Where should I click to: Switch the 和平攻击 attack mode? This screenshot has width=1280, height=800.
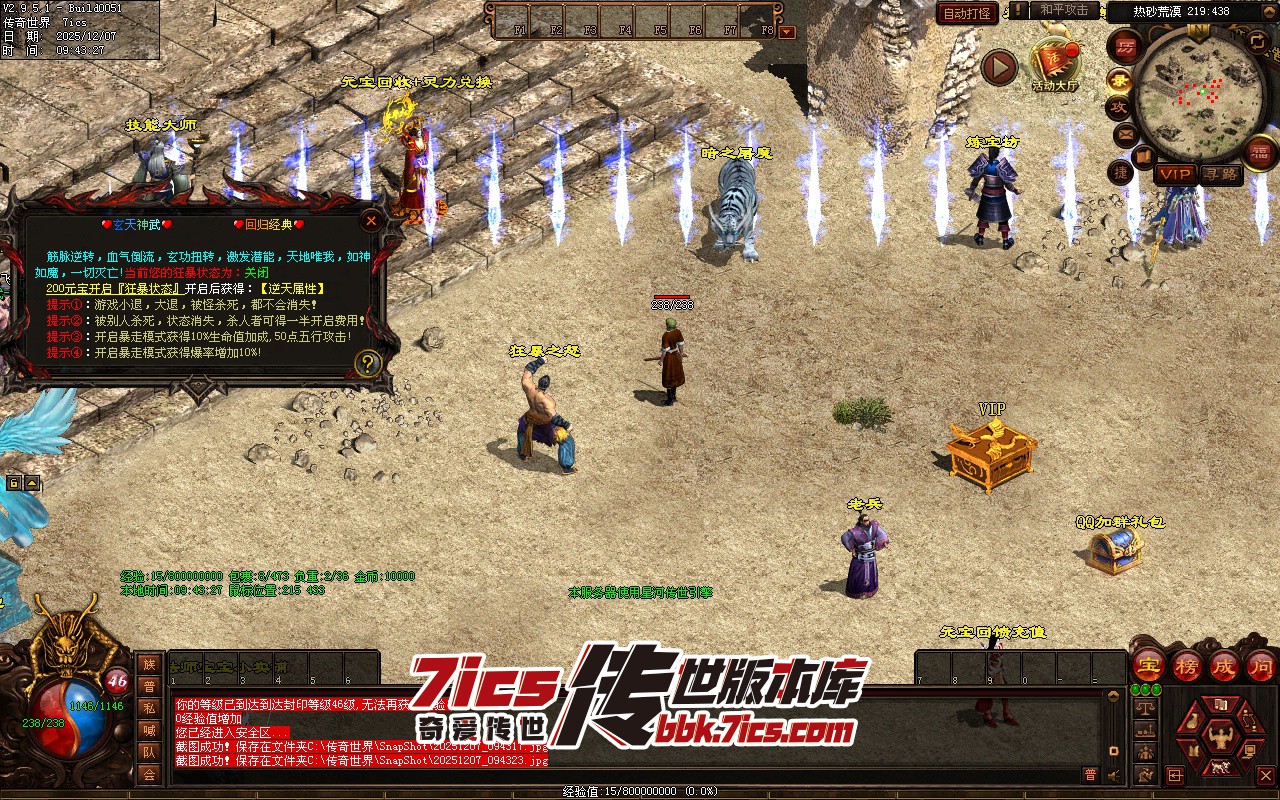1064,10
